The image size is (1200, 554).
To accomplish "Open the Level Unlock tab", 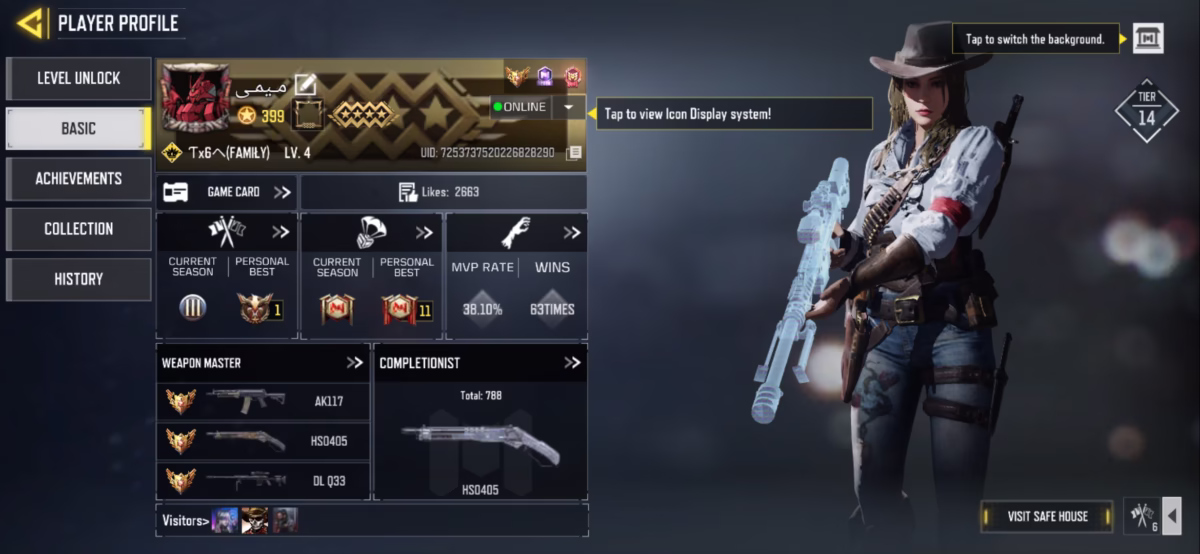I will point(78,78).
